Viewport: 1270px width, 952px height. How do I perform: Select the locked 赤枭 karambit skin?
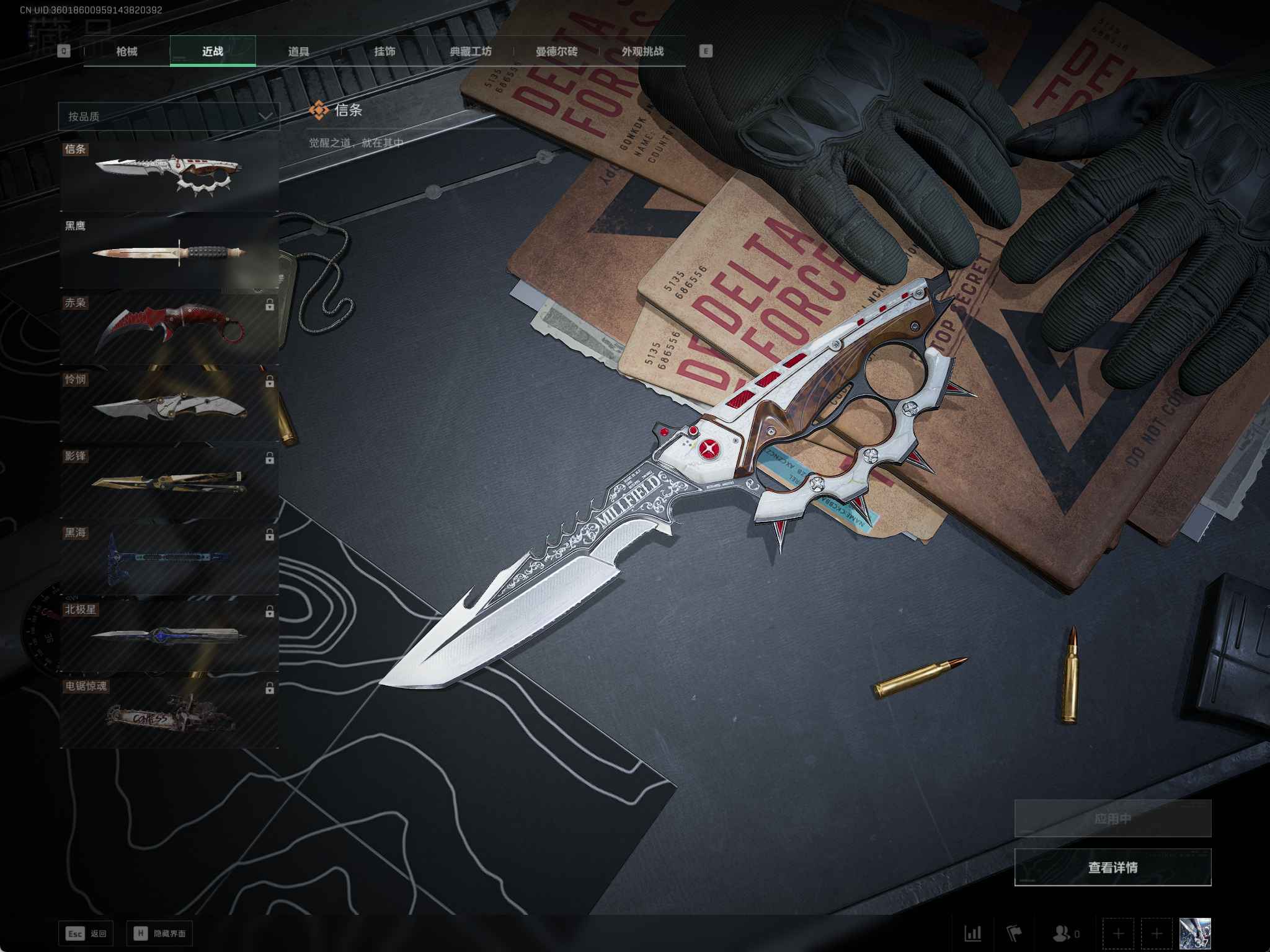169,328
